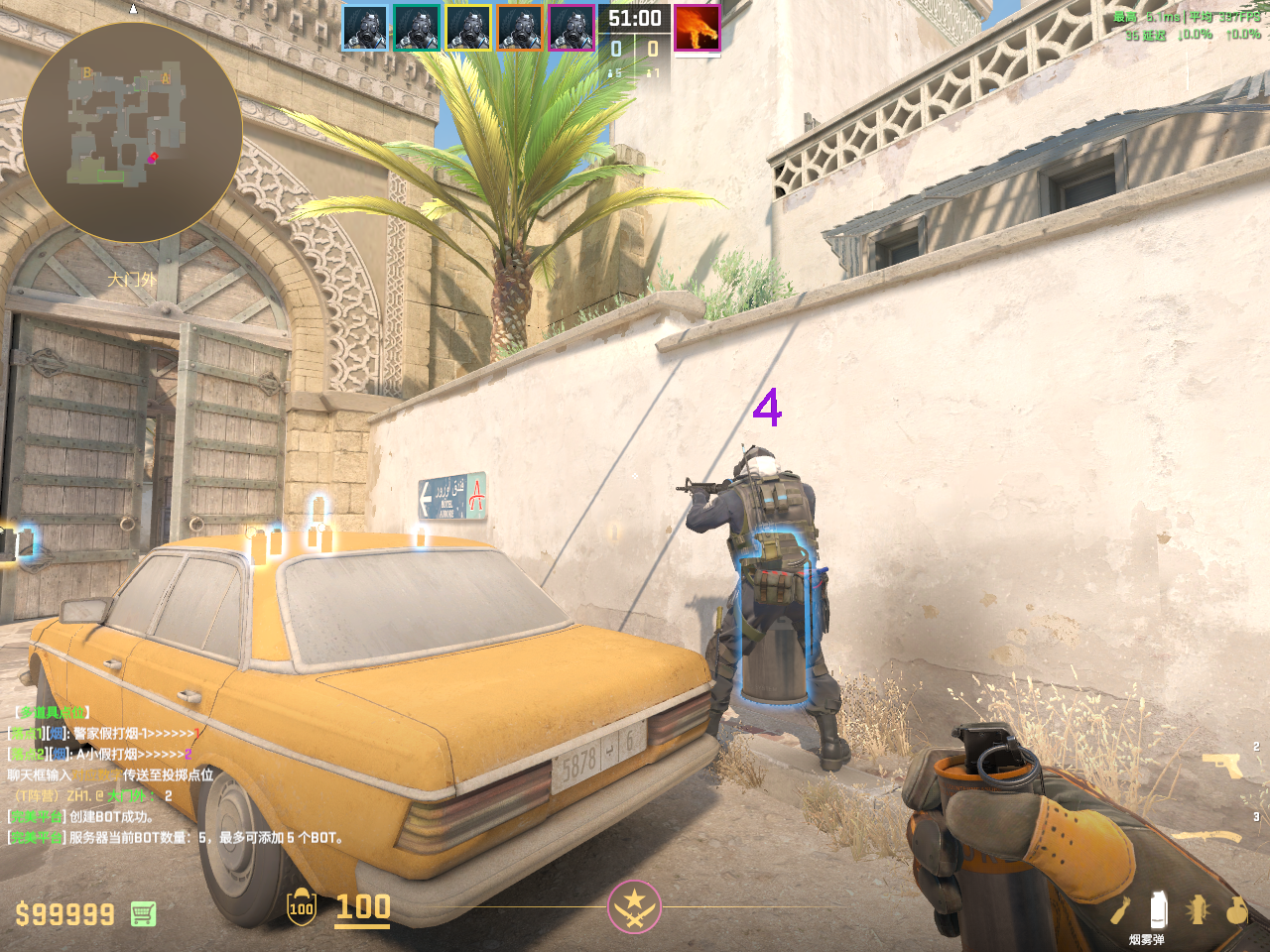The height and width of the screenshot is (952, 1270).
Task: Choose the flashbang grenade icon
Action: point(1198,908)
